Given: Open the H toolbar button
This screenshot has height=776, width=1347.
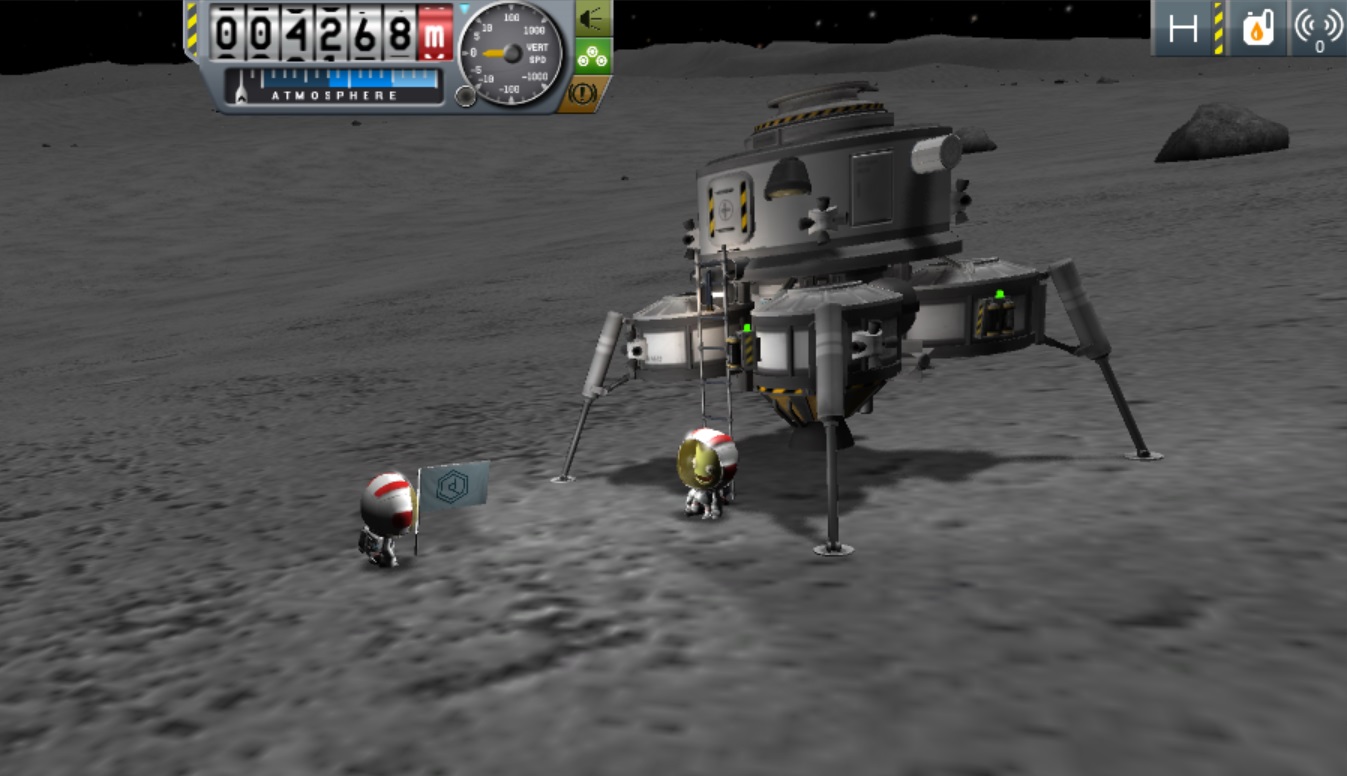Looking at the screenshot, I should click(x=1183, y=29).
